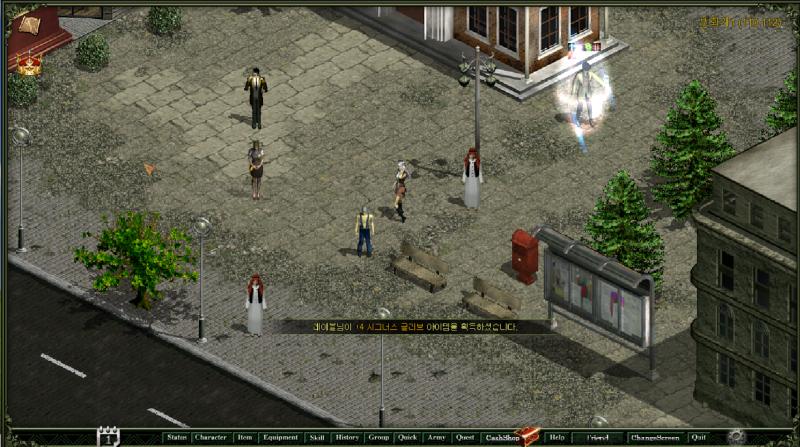Click the Quick button
800x447 pixels.
tap(407, 437)
